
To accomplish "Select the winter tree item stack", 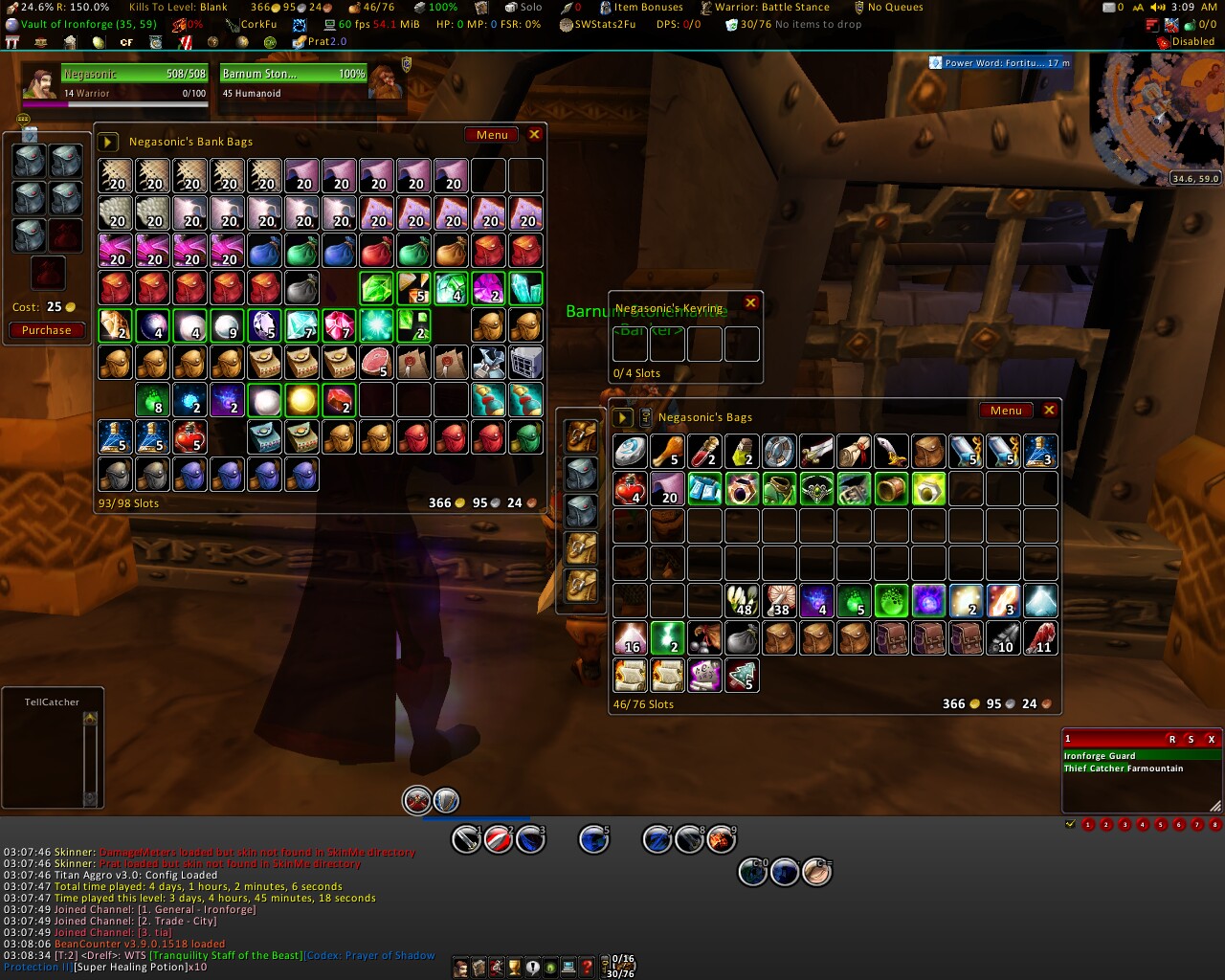I will click(x=742, y=676).
